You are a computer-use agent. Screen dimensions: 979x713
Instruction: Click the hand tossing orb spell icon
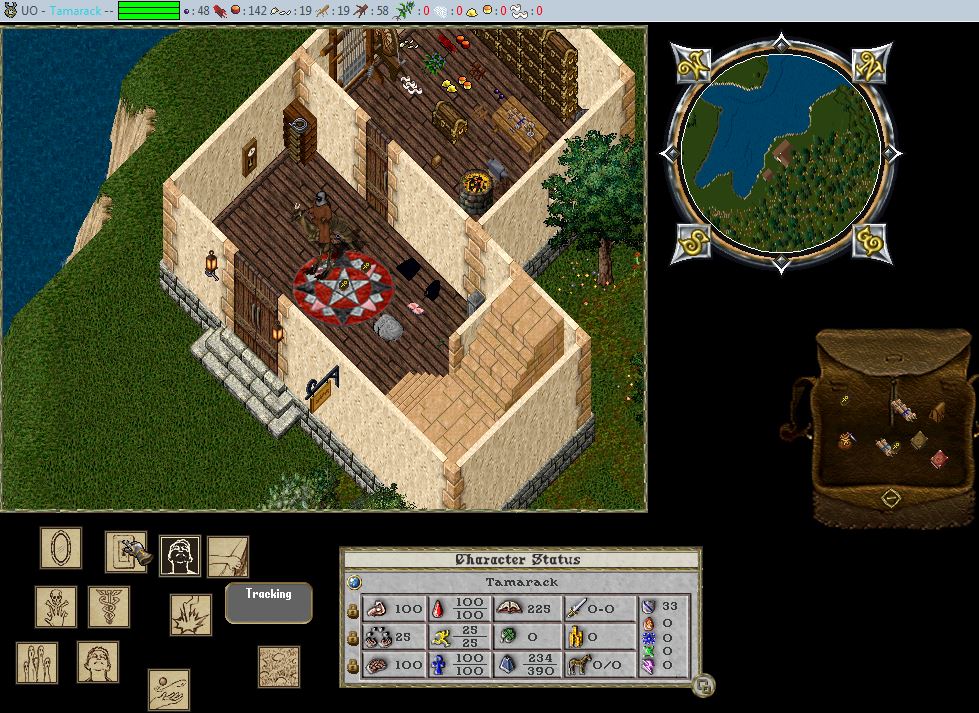coord(169,689)
